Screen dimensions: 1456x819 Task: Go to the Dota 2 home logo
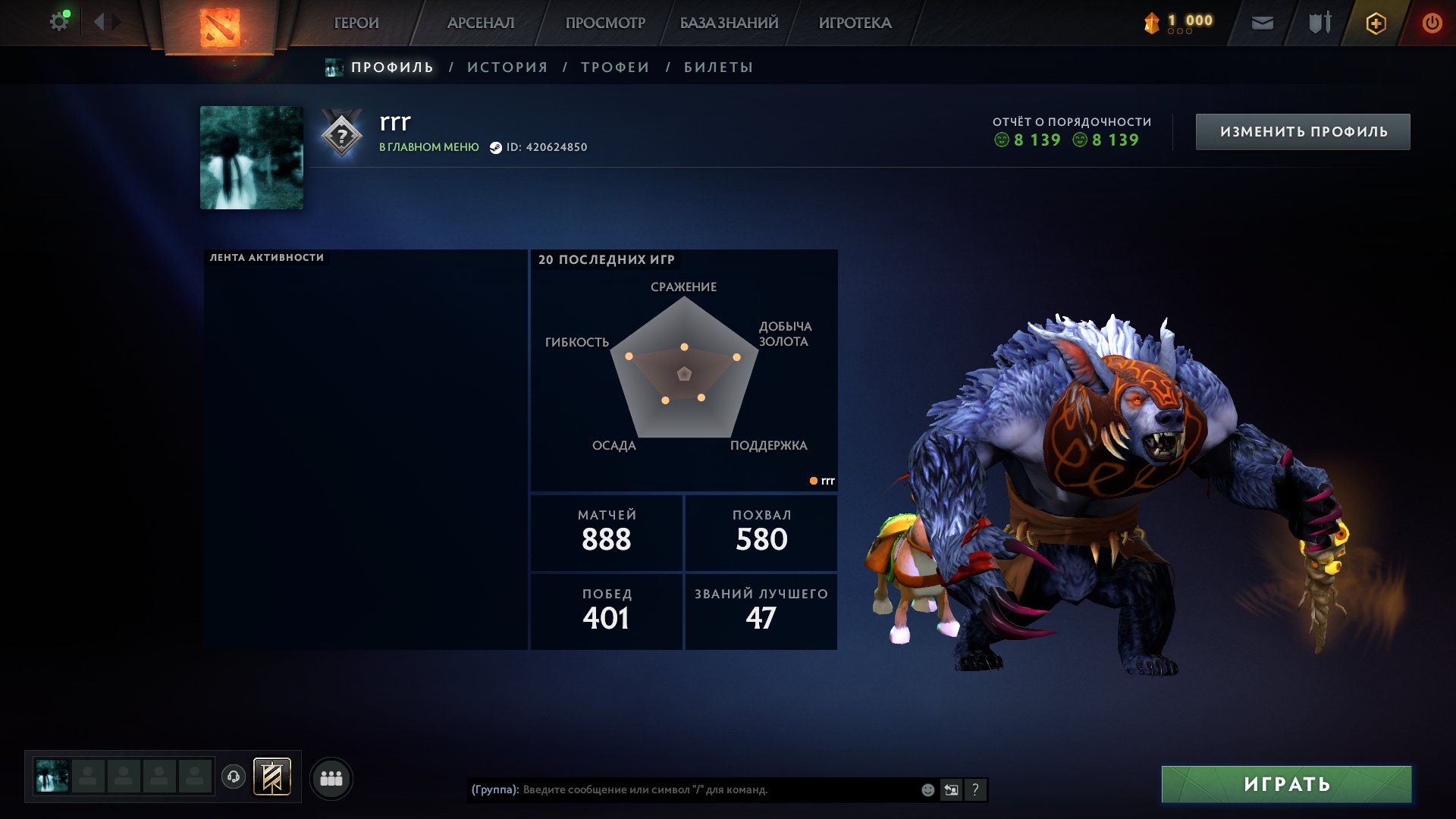pyautogui.click(x=220, y=27)
